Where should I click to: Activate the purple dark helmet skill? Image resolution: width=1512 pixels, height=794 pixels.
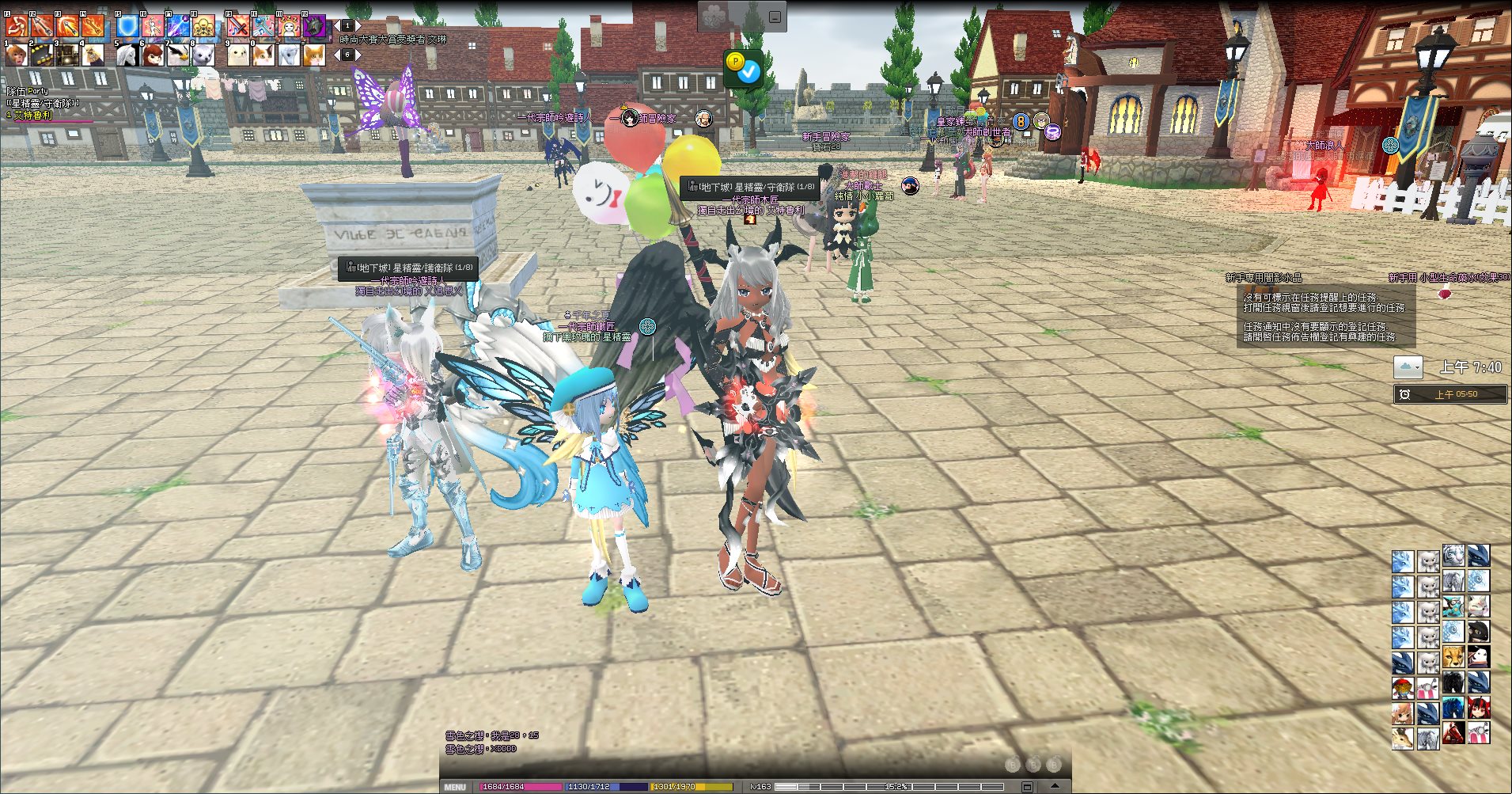(x=314, y=27)
